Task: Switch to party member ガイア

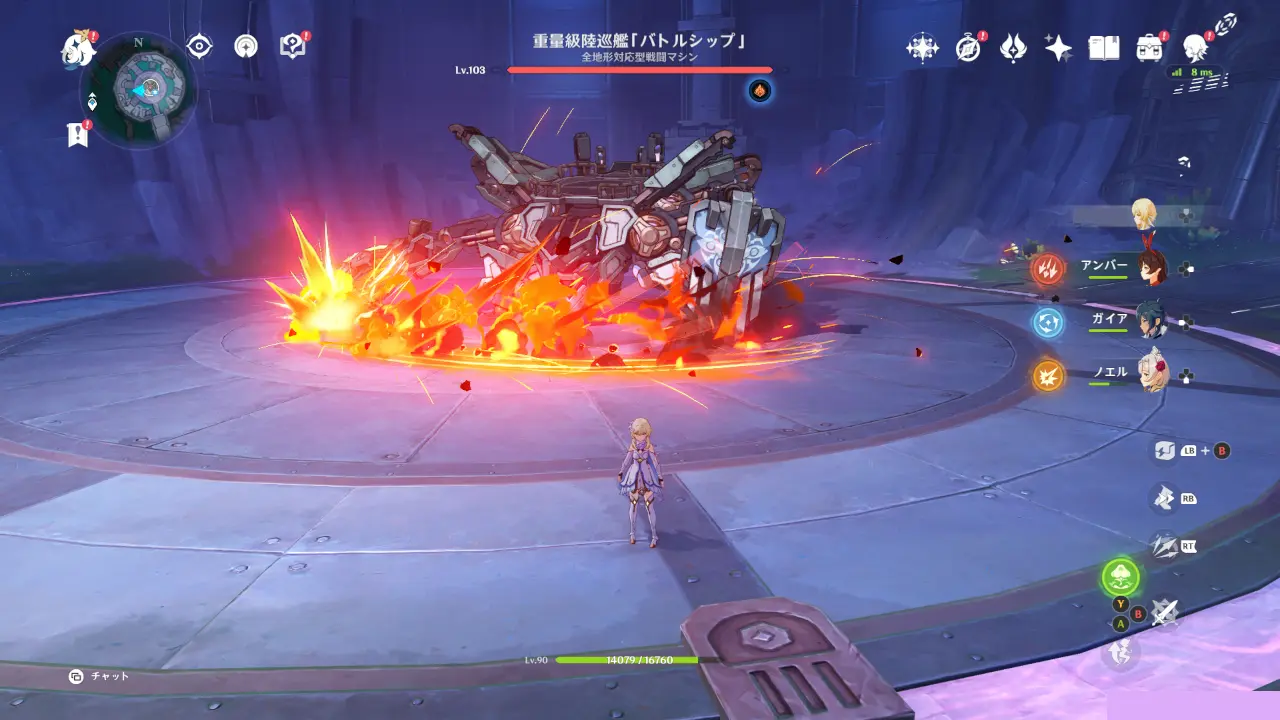Action: [1152, 321]
